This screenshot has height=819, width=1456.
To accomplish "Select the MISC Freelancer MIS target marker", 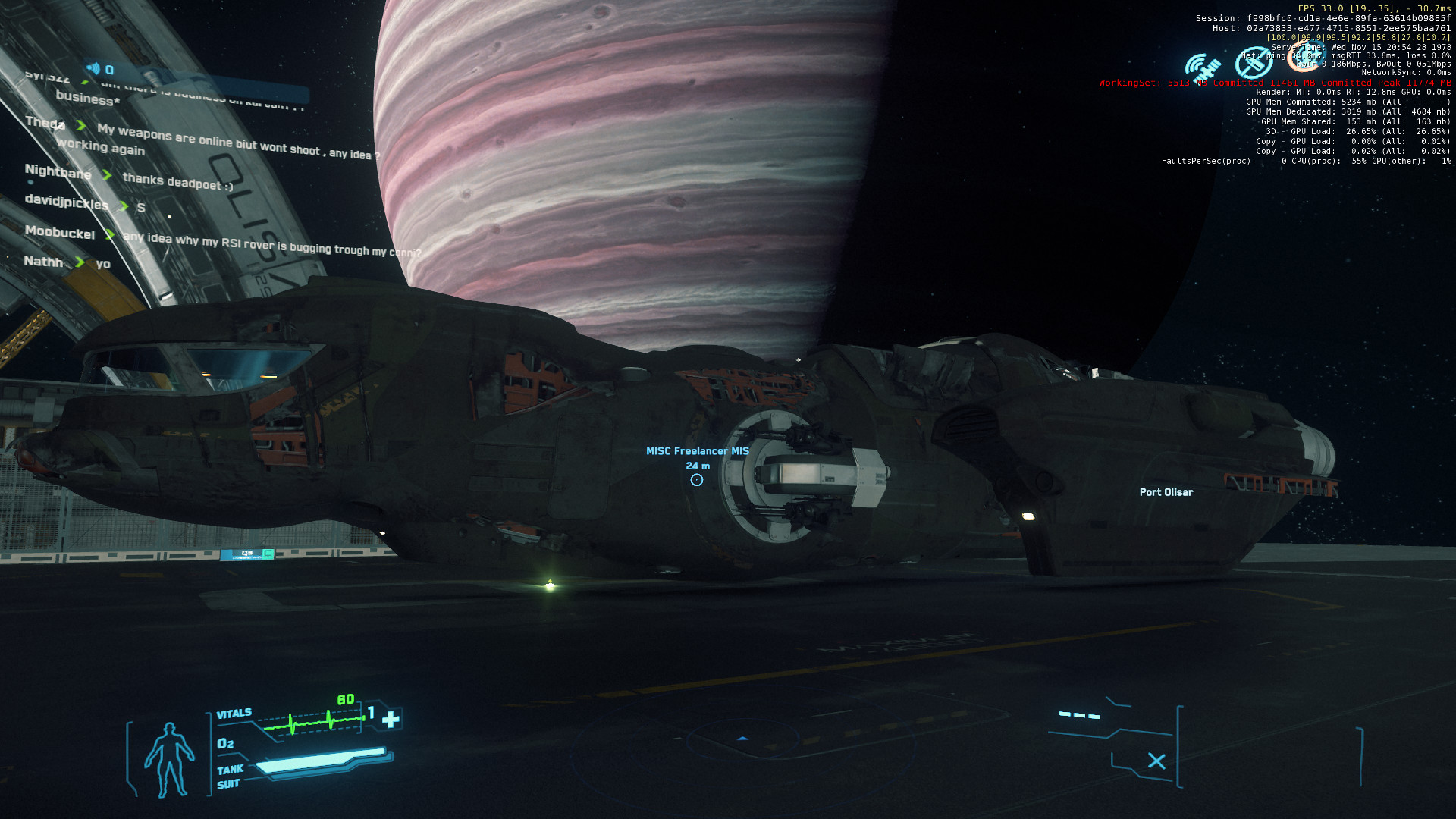I will pyautogui.click(x=697, y=480).
